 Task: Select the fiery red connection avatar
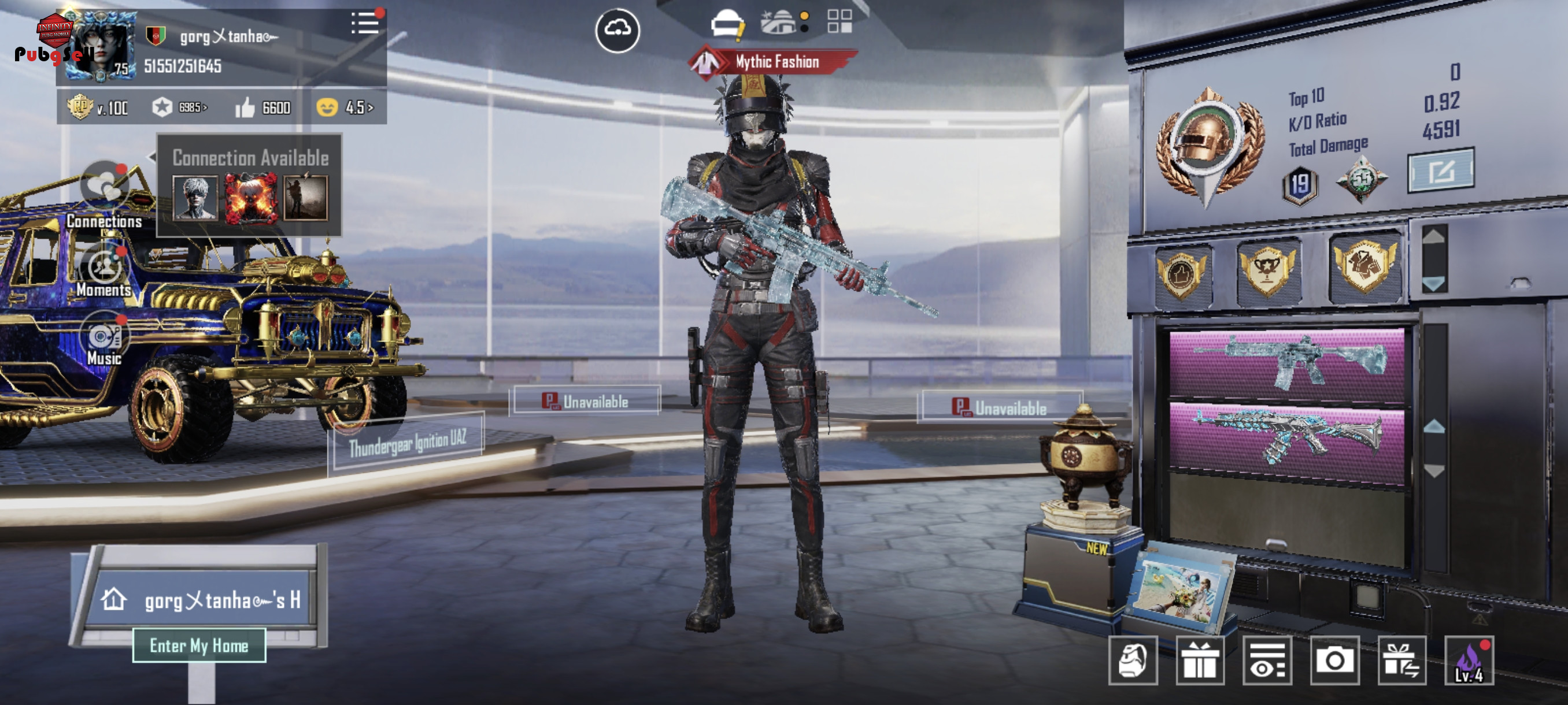coord(250,197)
